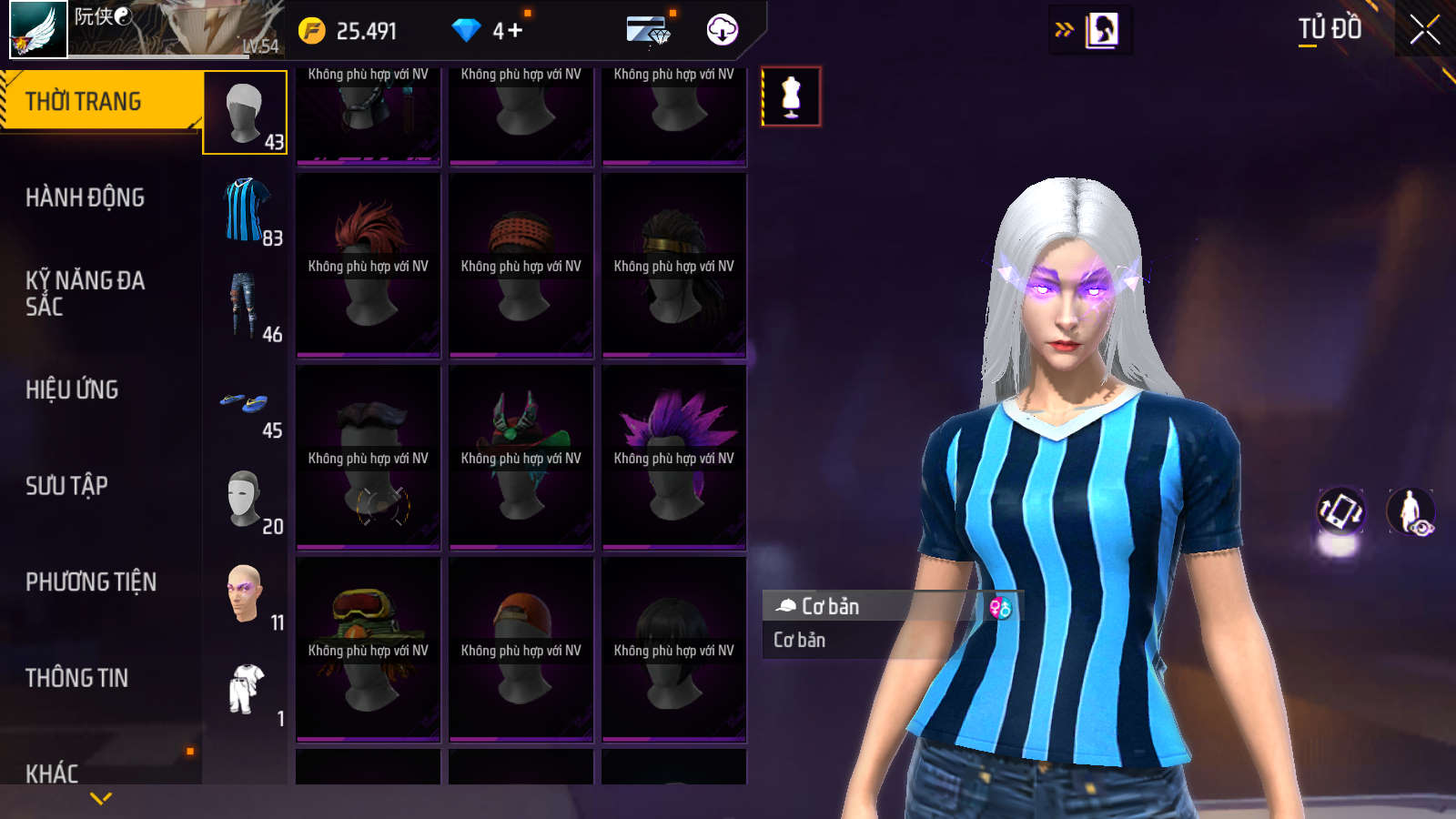Open the face mask category
Screen dimensions: 1456x819
(245, 499)
